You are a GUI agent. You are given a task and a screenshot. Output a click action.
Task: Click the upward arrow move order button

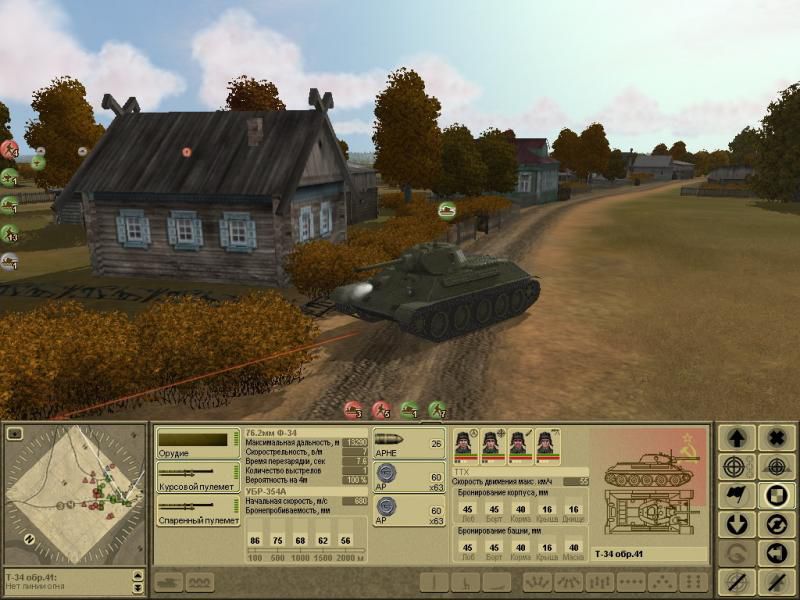point(737,439)
